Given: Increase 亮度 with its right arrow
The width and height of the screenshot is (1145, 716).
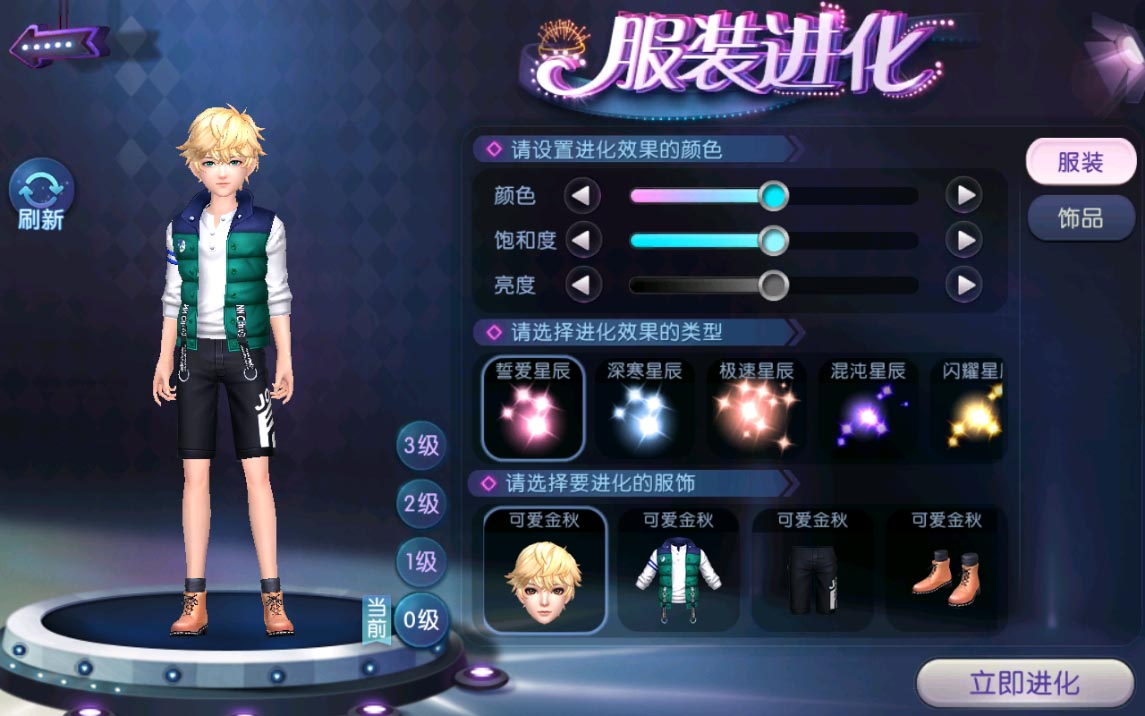Looking at the screenshot, I should [x=963, y=286].
